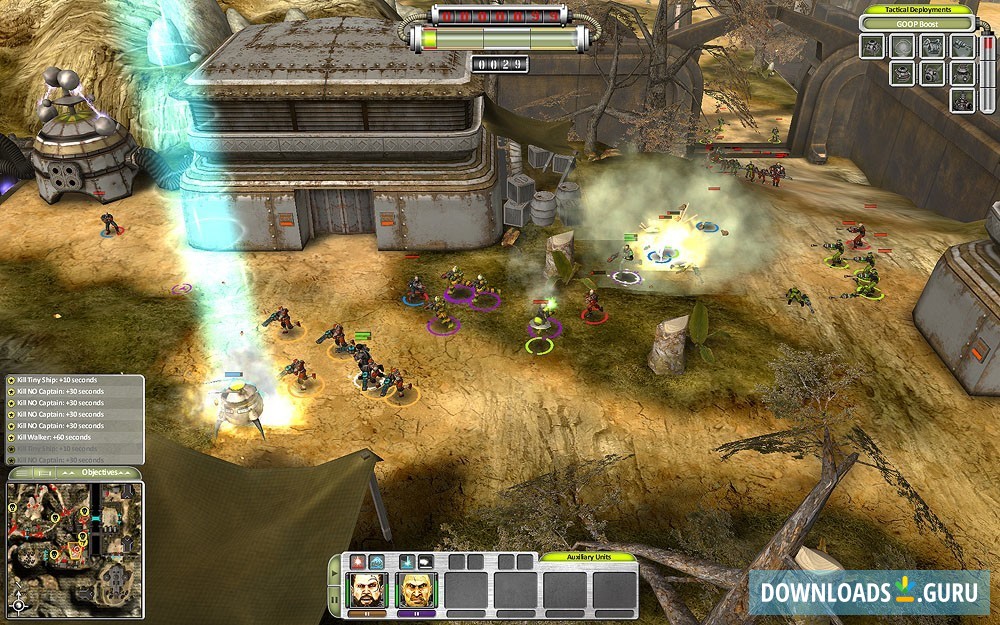The width and height of the screenshot is (1000, 625).
Task: Activate the white smoke cloud ability
Action: tap(426, 562)
